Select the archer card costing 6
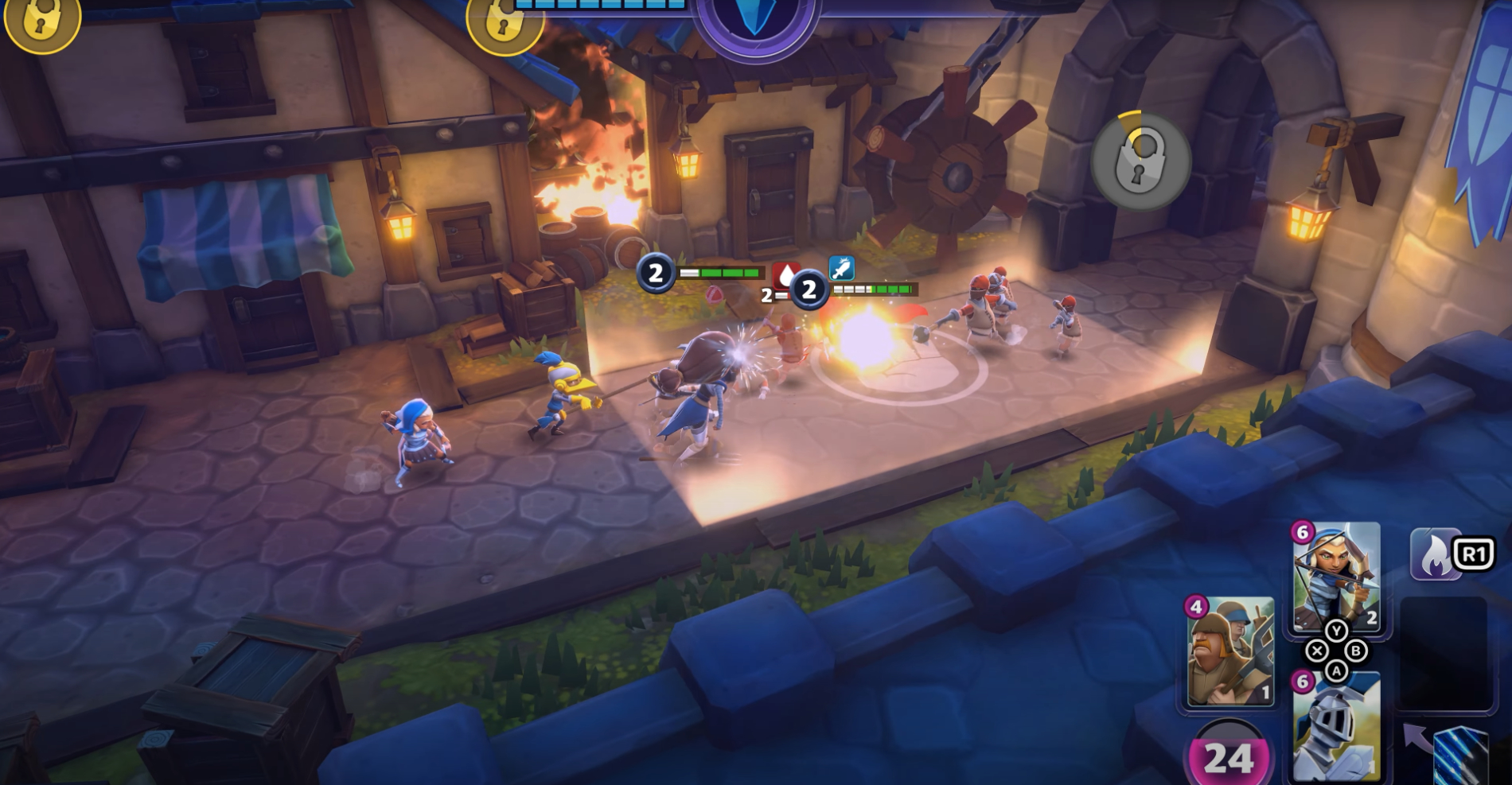 [x=1336, y=576]
